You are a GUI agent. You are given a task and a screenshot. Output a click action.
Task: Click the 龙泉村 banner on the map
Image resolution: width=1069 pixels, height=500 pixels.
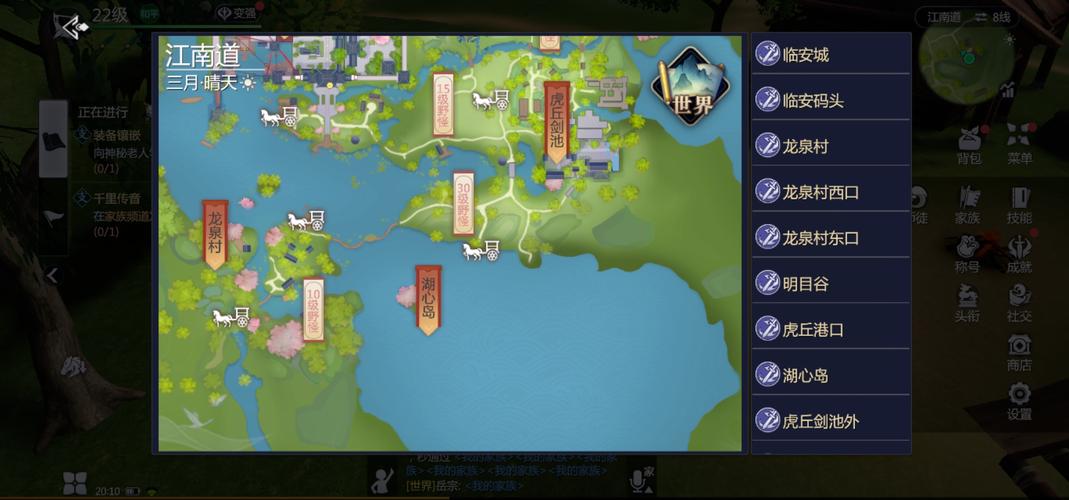click(x=215, y=234)
